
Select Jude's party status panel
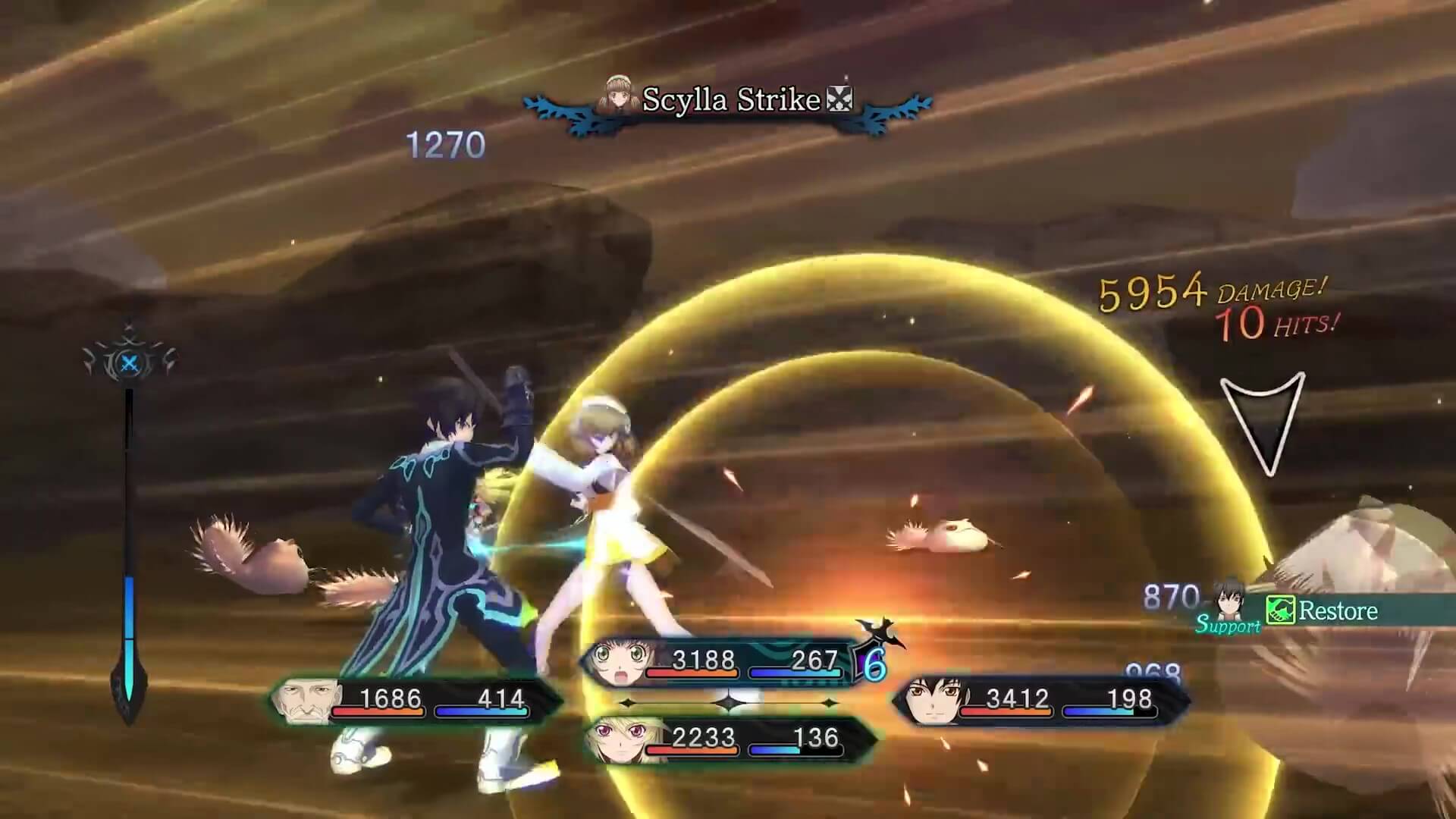(1040, 699)
